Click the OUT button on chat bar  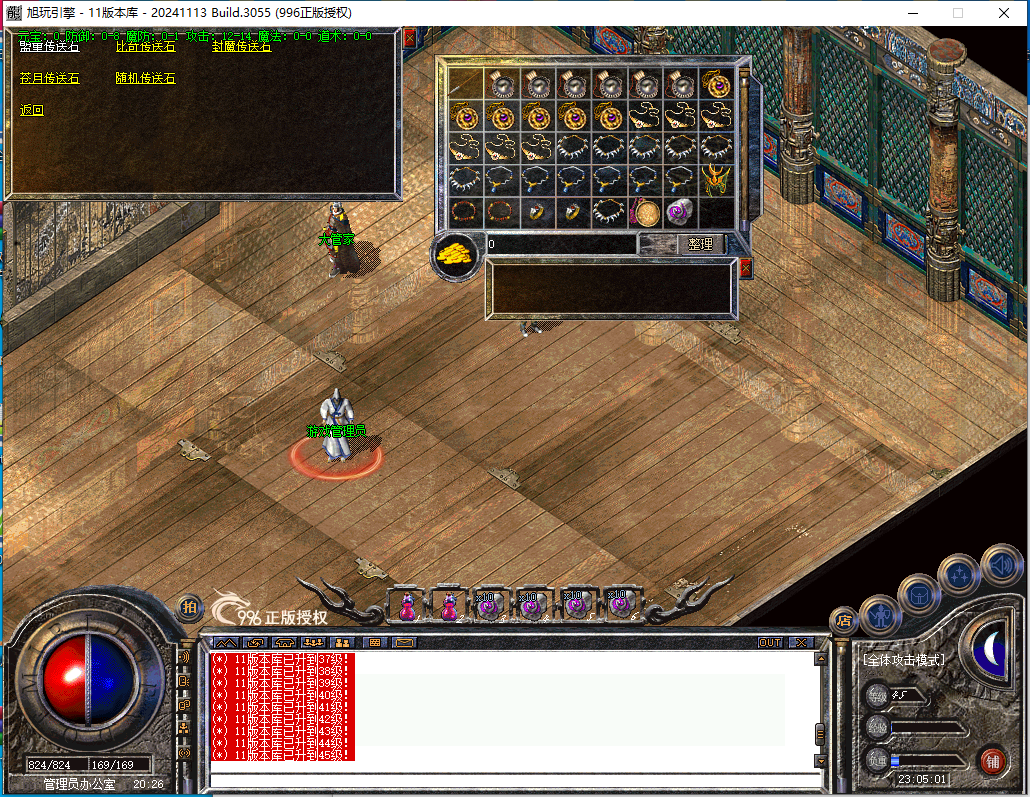pyautogui.click(x=770, y=642)
